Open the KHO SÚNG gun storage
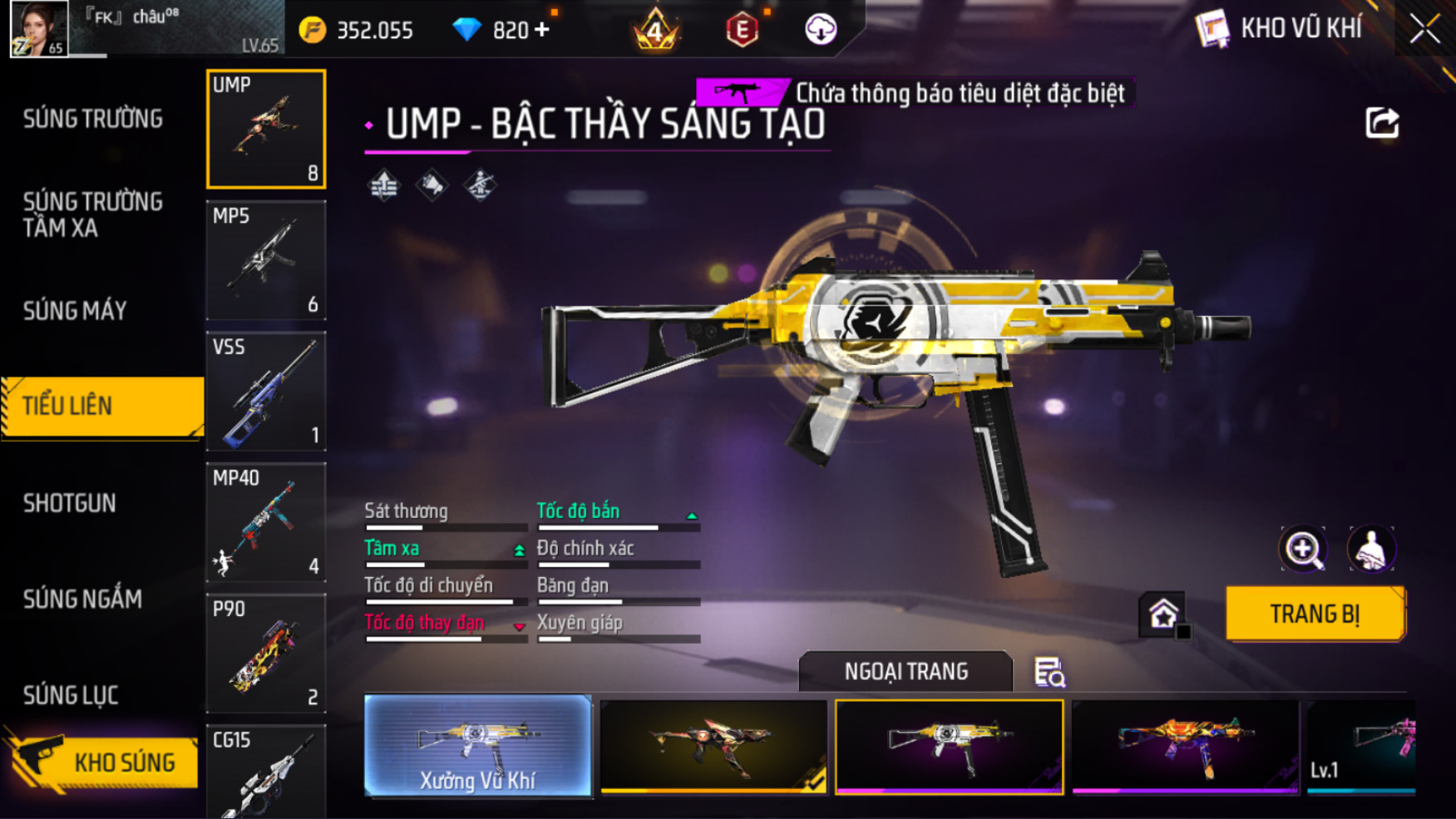The width and height of the screenshot is (1456, 819). 104,762
